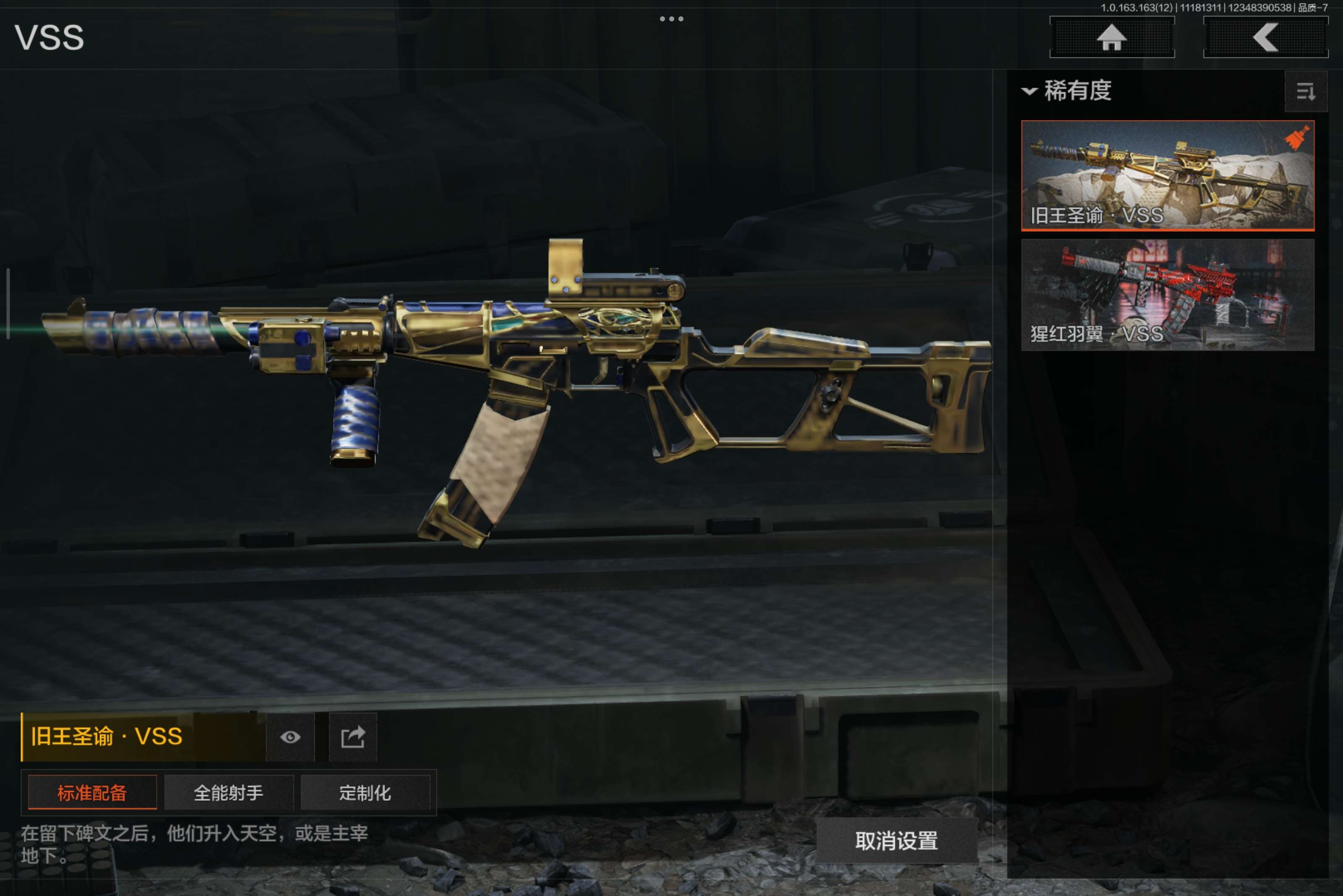Viewport: 1343px width, 896px height.
Task: Switch to the 标准配备 tab
Action: point(92,792)
